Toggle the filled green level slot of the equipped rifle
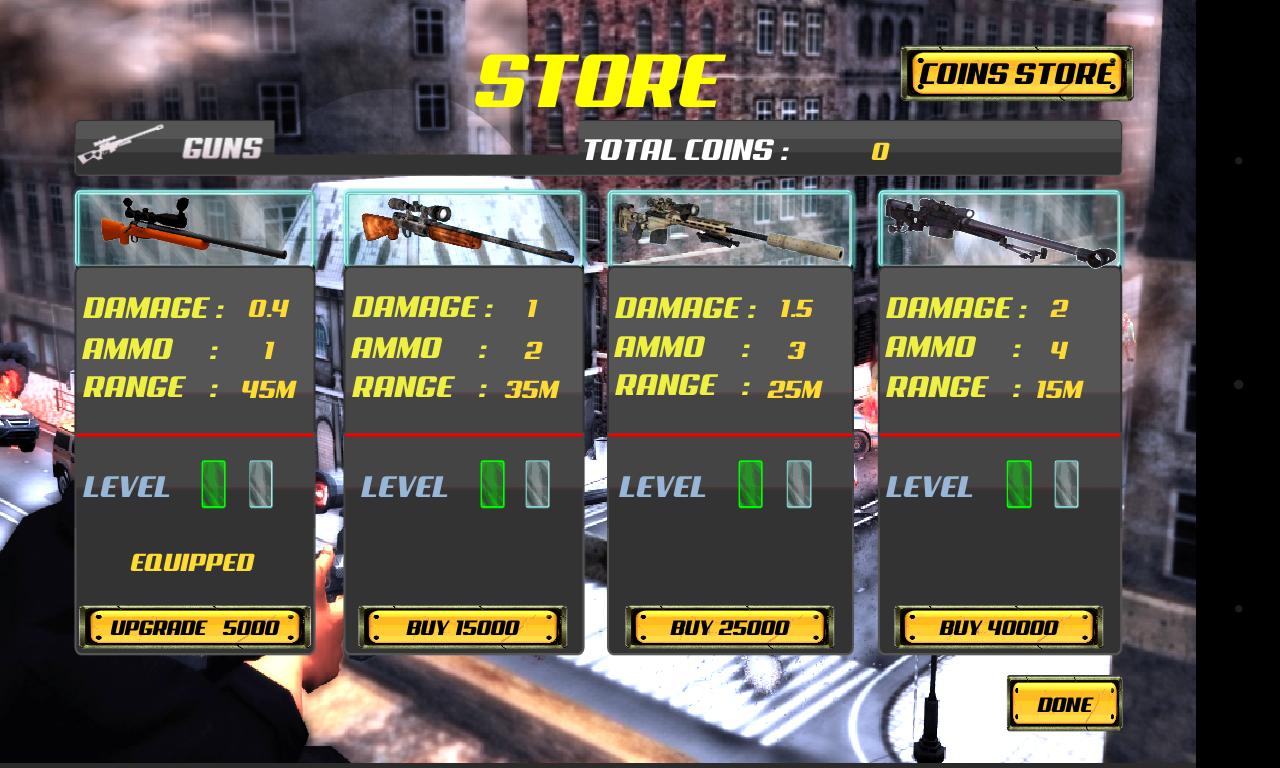Screen dimensions: 1280x768 213,486
